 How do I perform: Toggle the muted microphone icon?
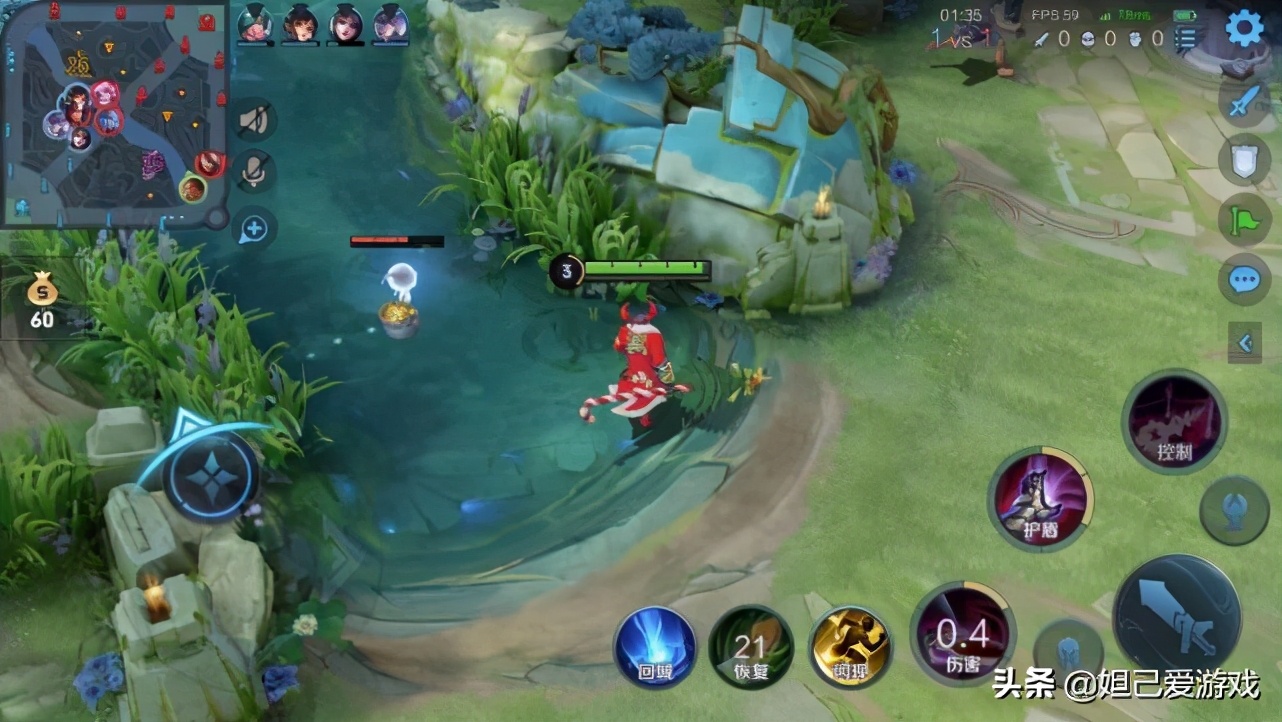tap(254, 172)
